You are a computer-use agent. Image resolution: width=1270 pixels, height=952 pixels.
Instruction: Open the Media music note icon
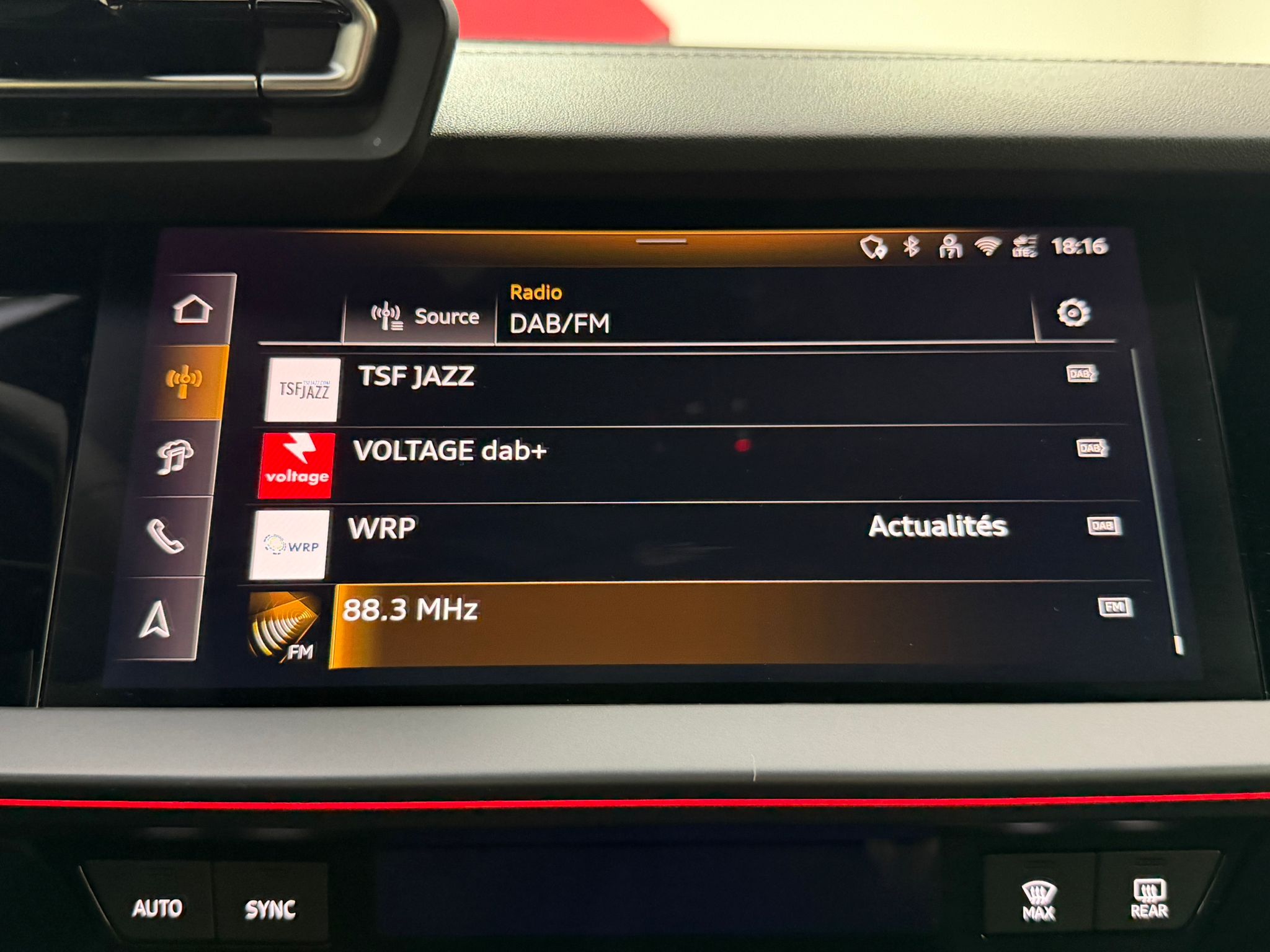pyautogui.click(x=174, y=457)
